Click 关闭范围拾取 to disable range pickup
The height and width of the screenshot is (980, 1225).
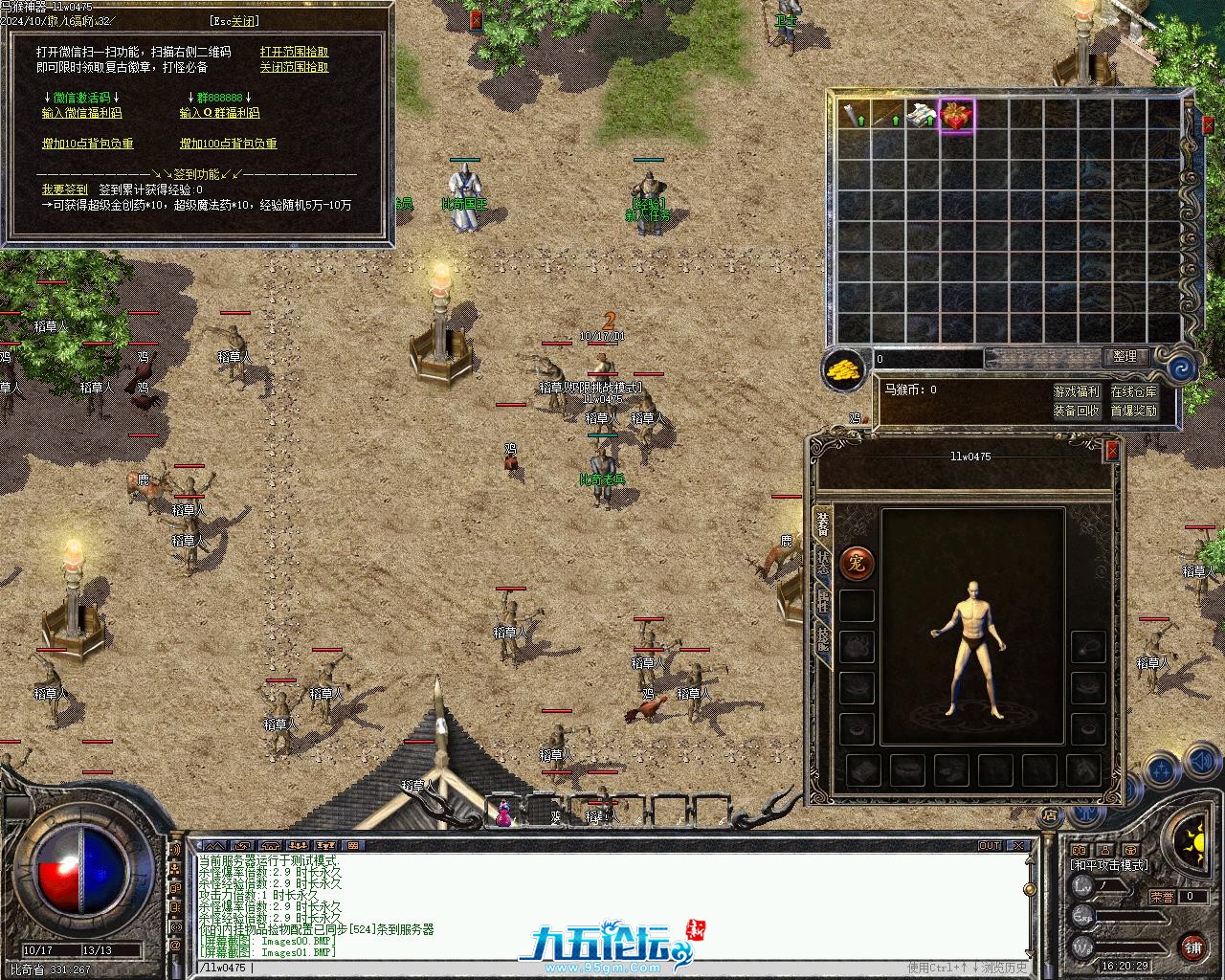[294, 68]
